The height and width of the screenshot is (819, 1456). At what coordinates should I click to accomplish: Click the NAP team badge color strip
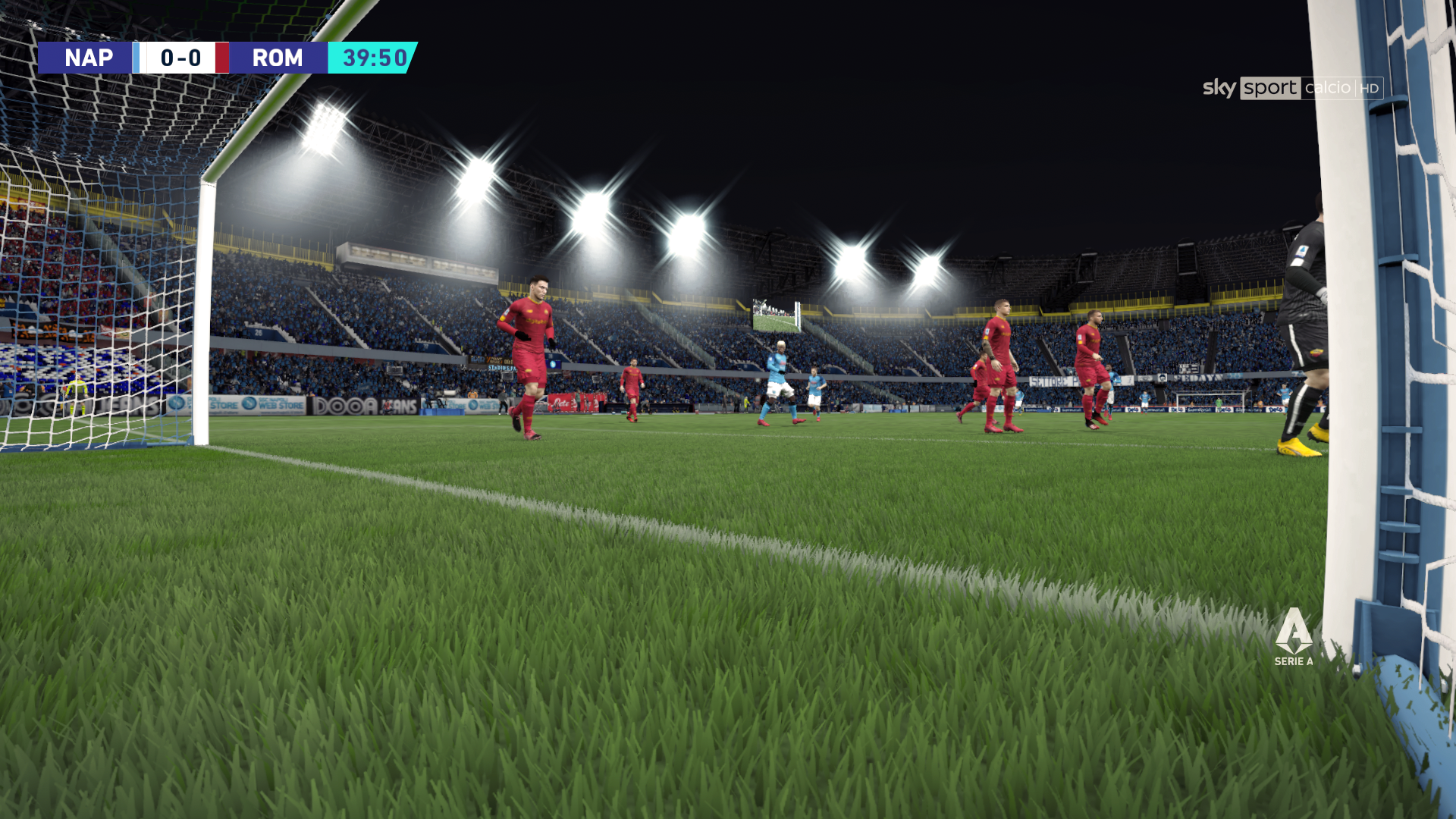136,58
